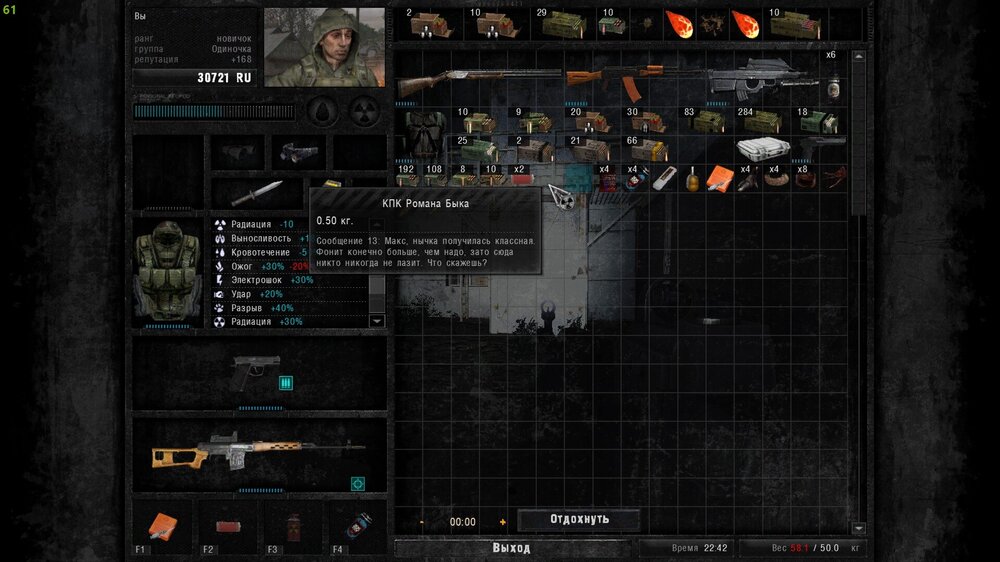The image size is (1000, 562).
Task: Toggle the fire mode icon on the SVD slot
Action: coord(357,484)
